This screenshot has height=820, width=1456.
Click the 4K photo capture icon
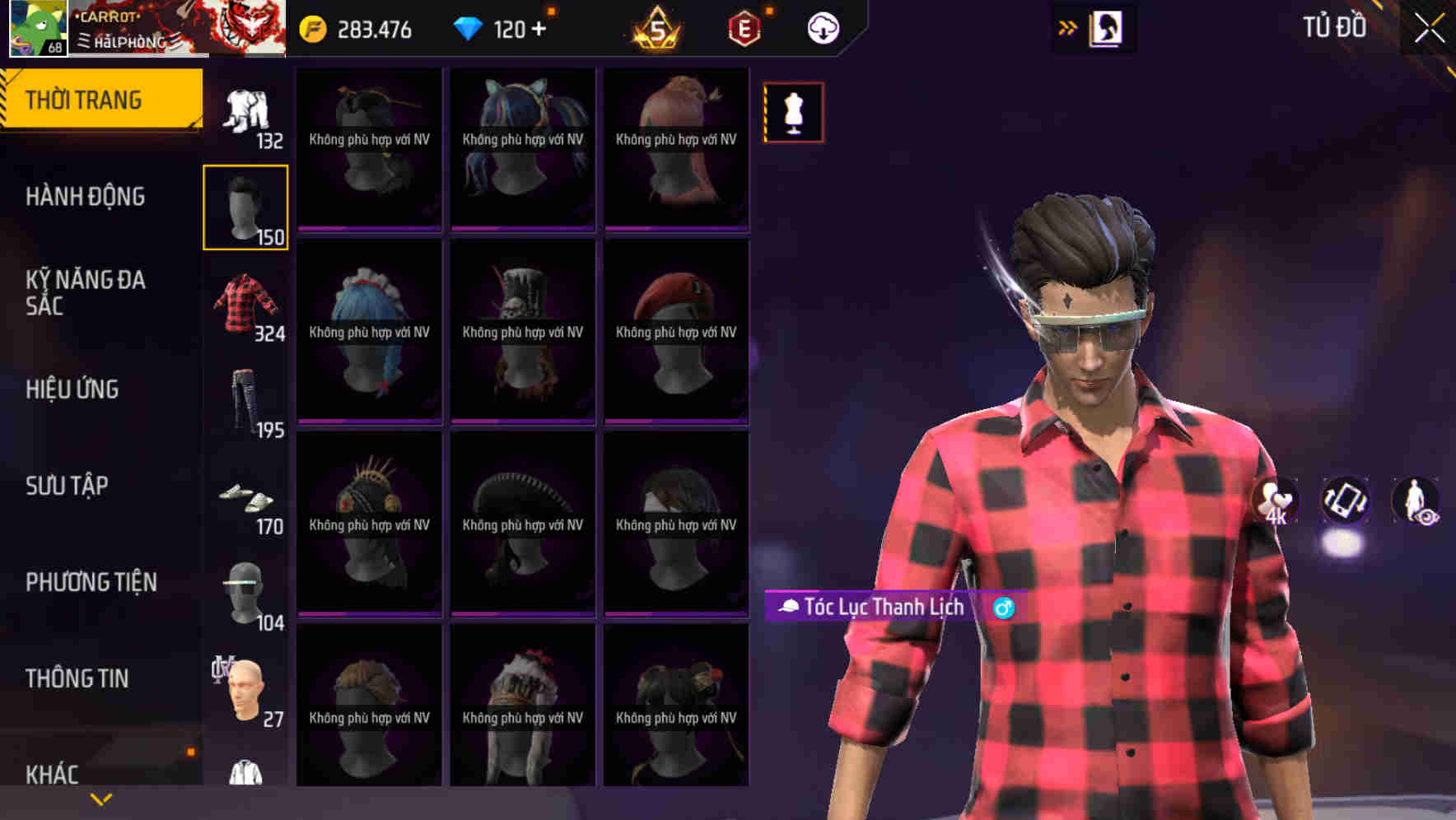point(1276,501)
